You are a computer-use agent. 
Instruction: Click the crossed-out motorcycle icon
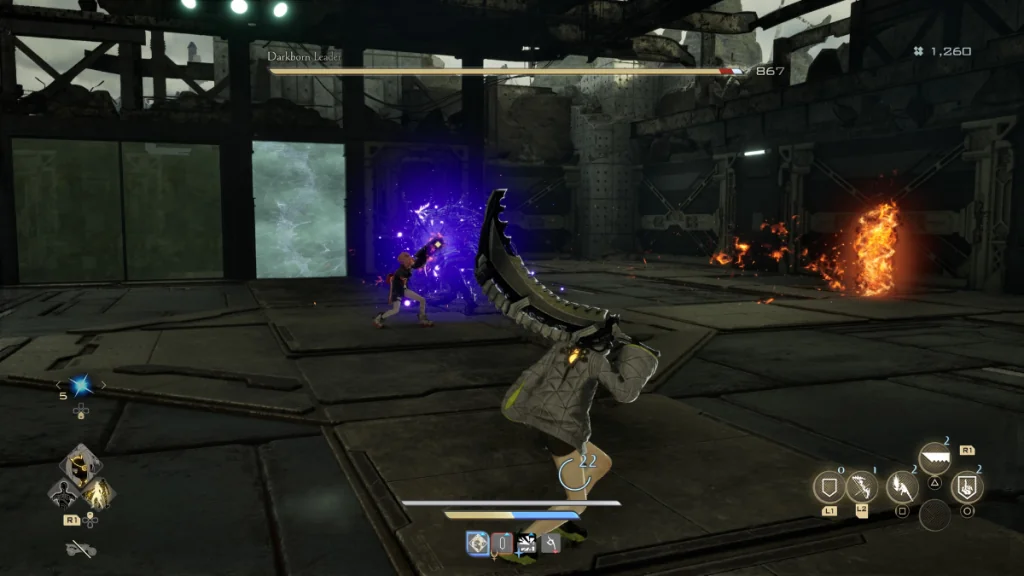(x=80, y=548)
